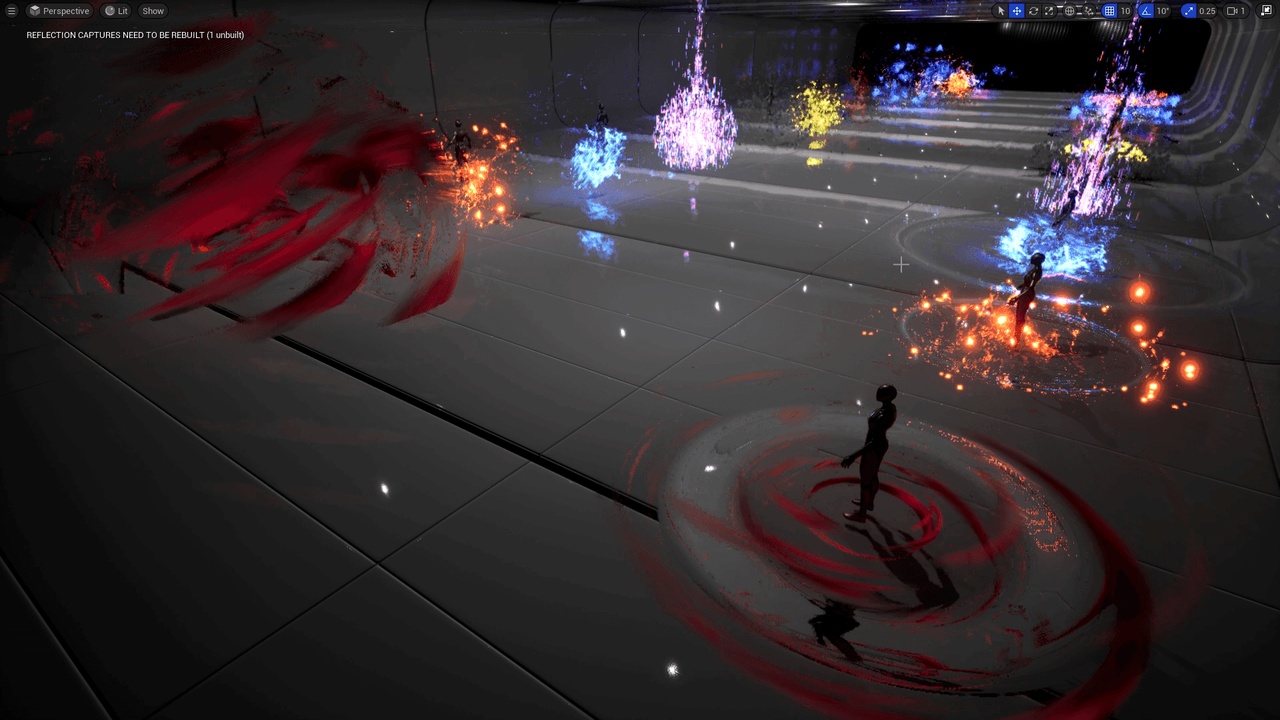Open the grid snap size 10 dropdown
This screenshot has height=720, width=1280.
[x=1125, y=11]
